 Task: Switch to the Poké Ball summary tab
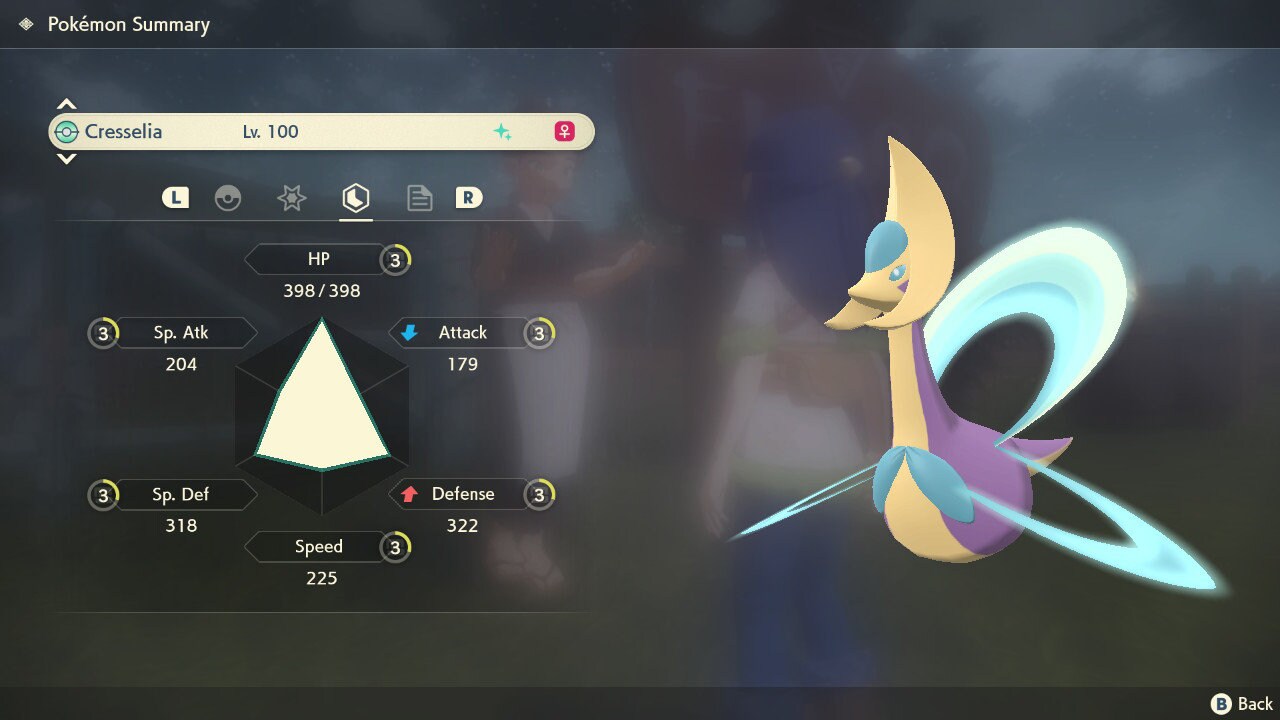228,198
